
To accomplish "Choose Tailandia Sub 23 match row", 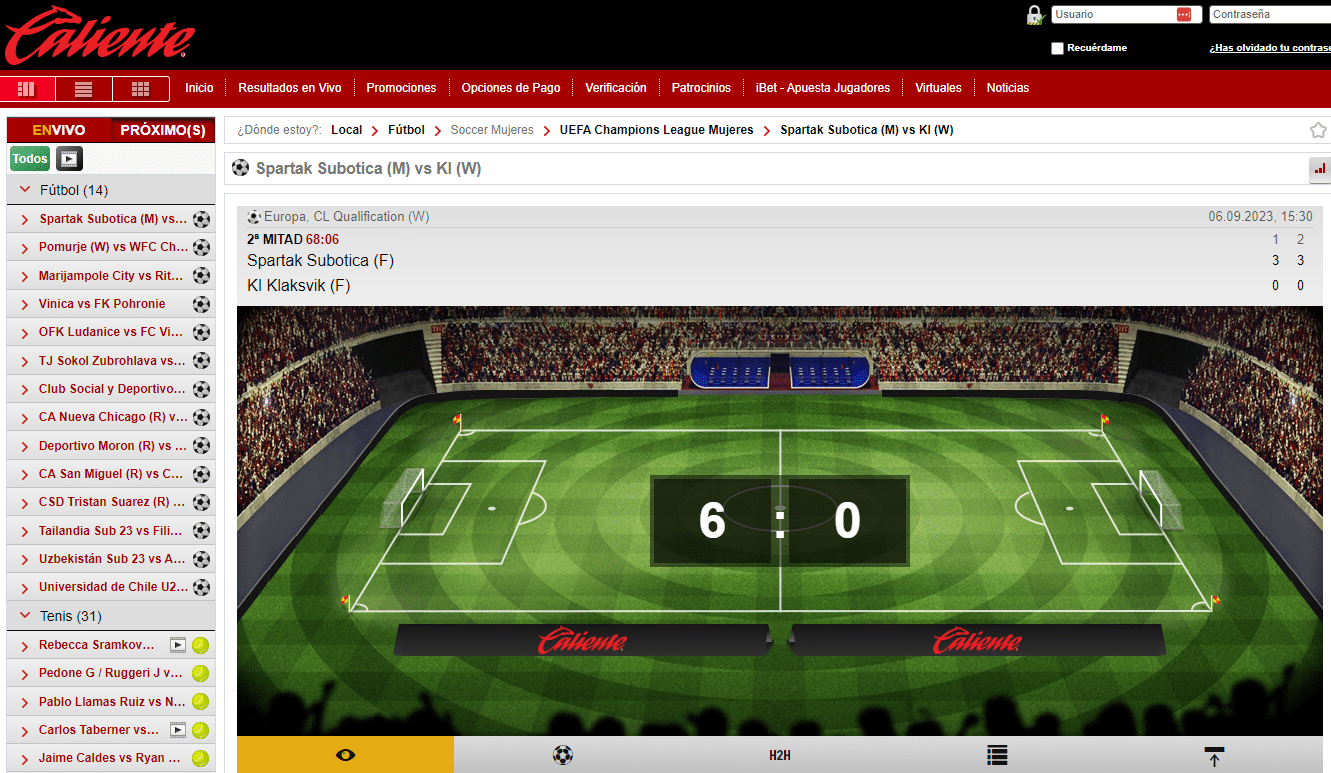I will click(x=112, y=531).
